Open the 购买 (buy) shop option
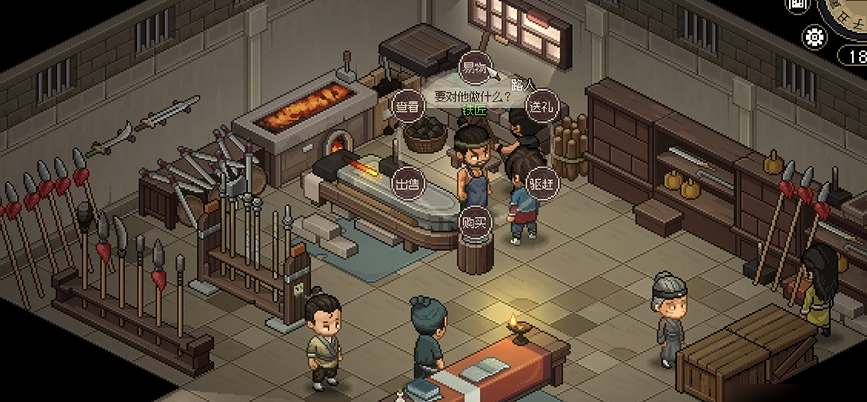 point(474,222)
